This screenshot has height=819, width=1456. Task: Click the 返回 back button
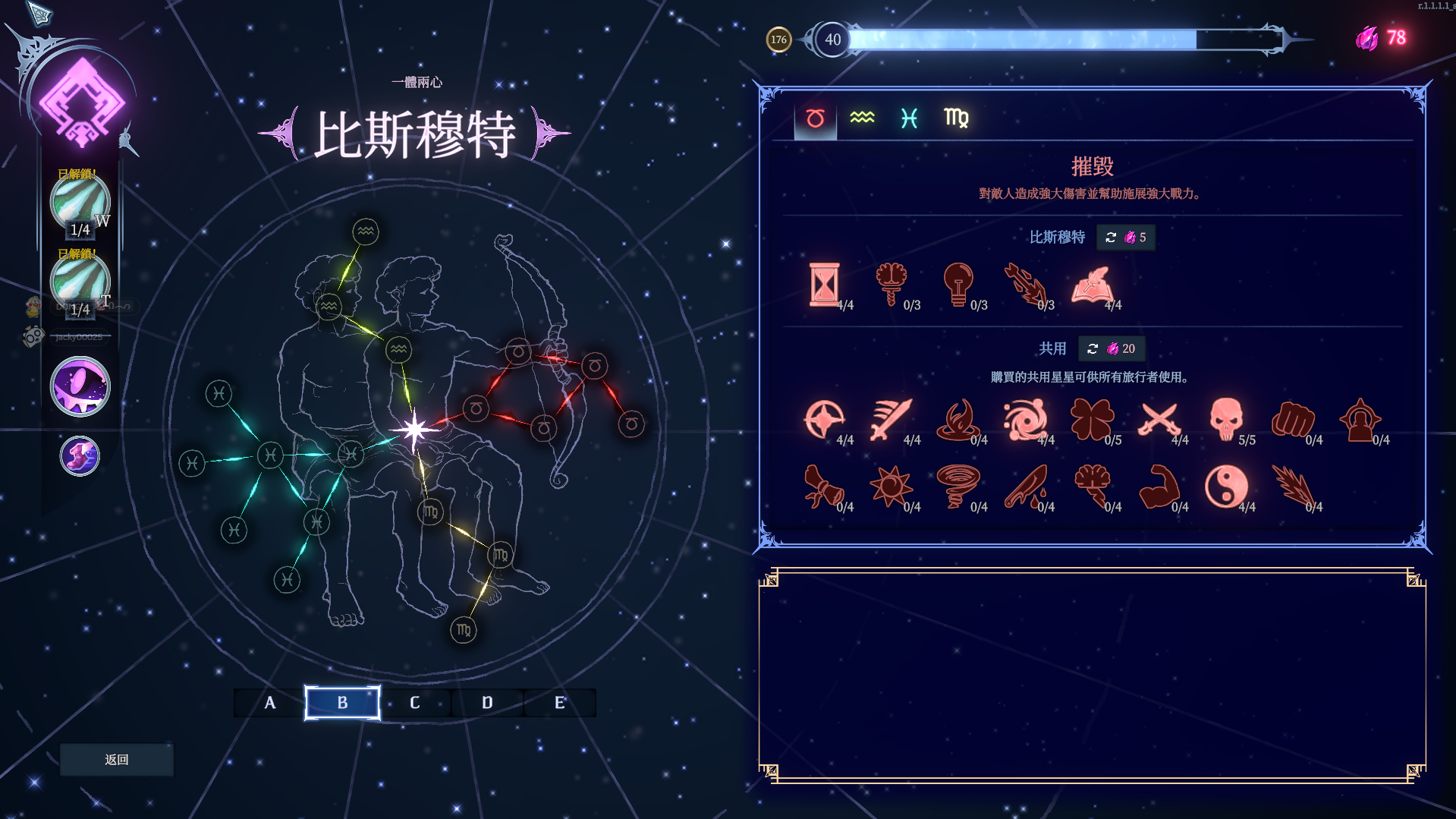click(116, 759)
